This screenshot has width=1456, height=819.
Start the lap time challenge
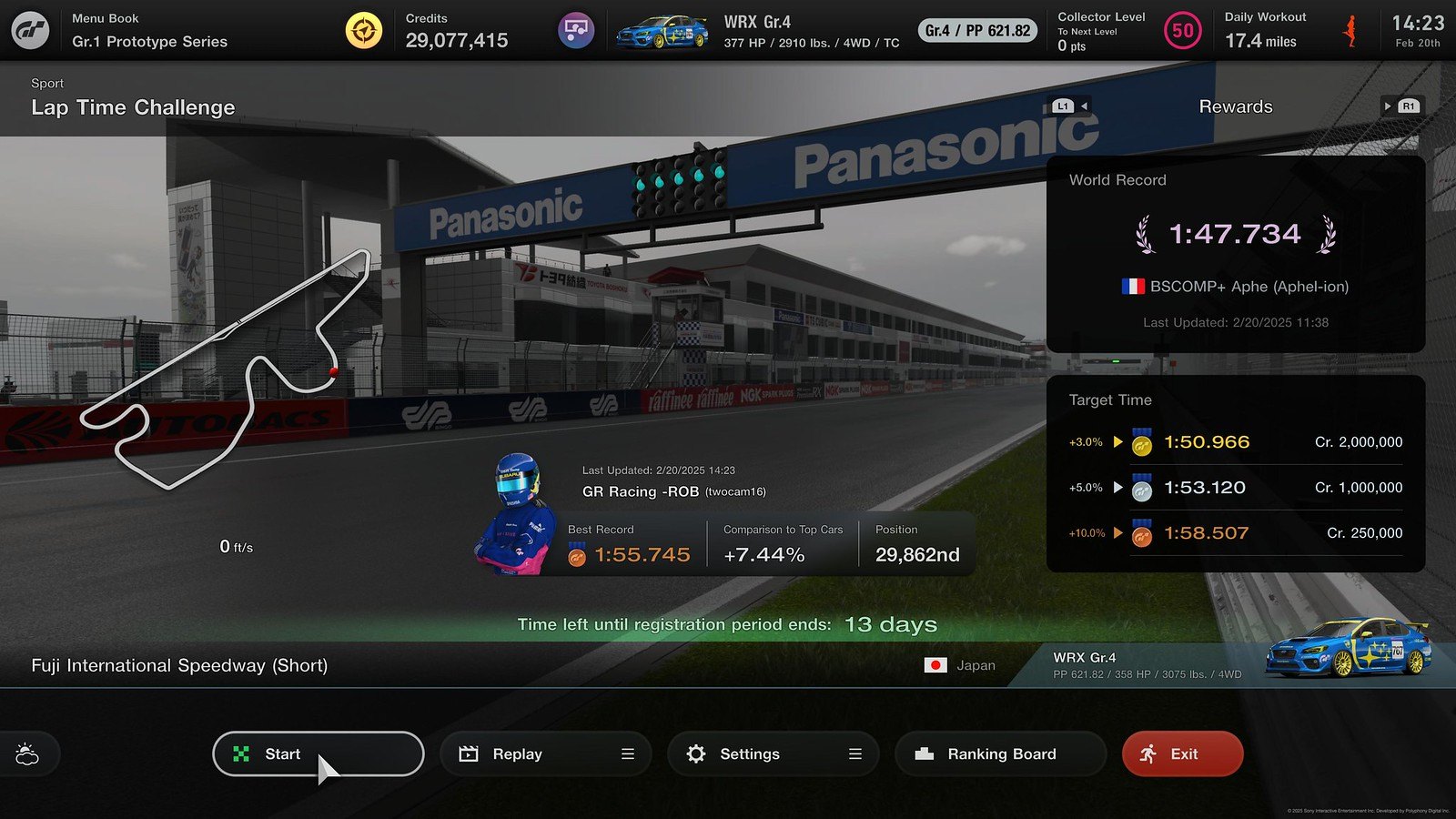point(318,753)
